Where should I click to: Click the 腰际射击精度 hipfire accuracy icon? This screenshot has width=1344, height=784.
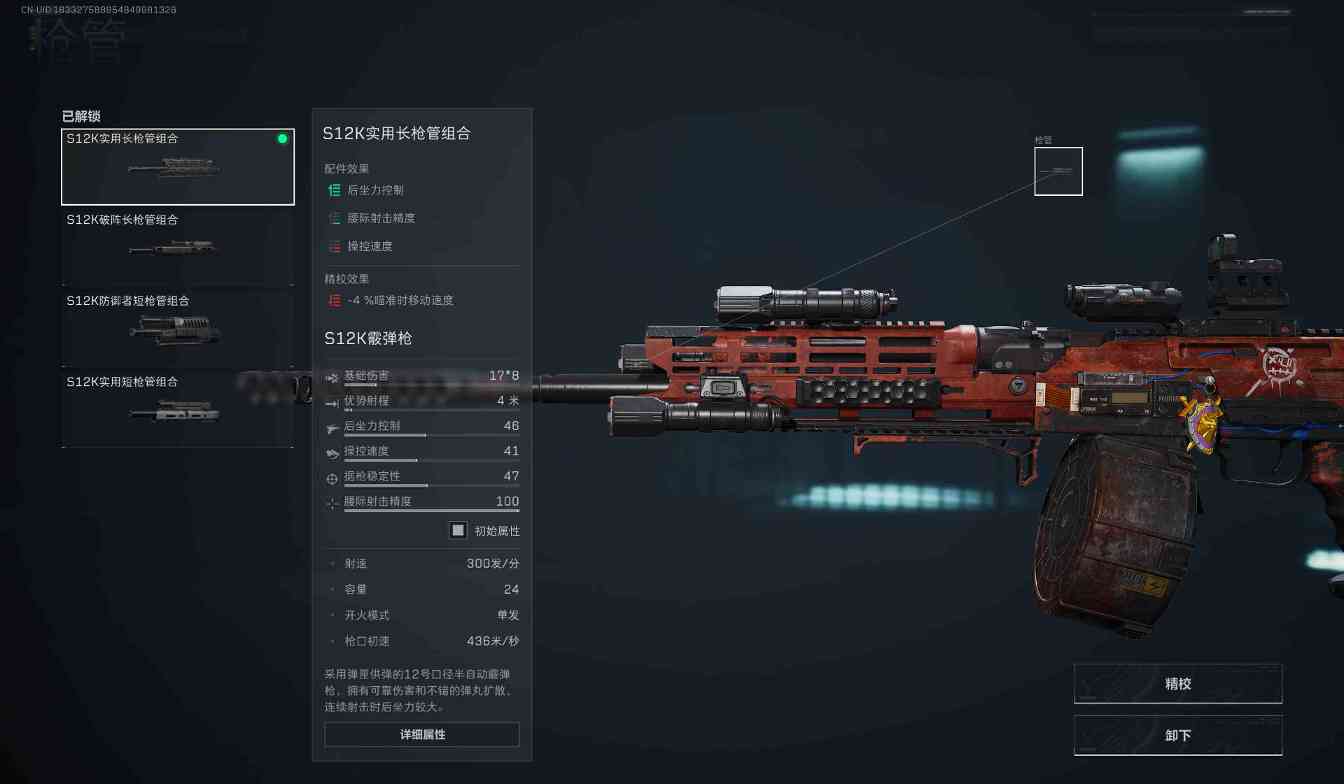332,503
